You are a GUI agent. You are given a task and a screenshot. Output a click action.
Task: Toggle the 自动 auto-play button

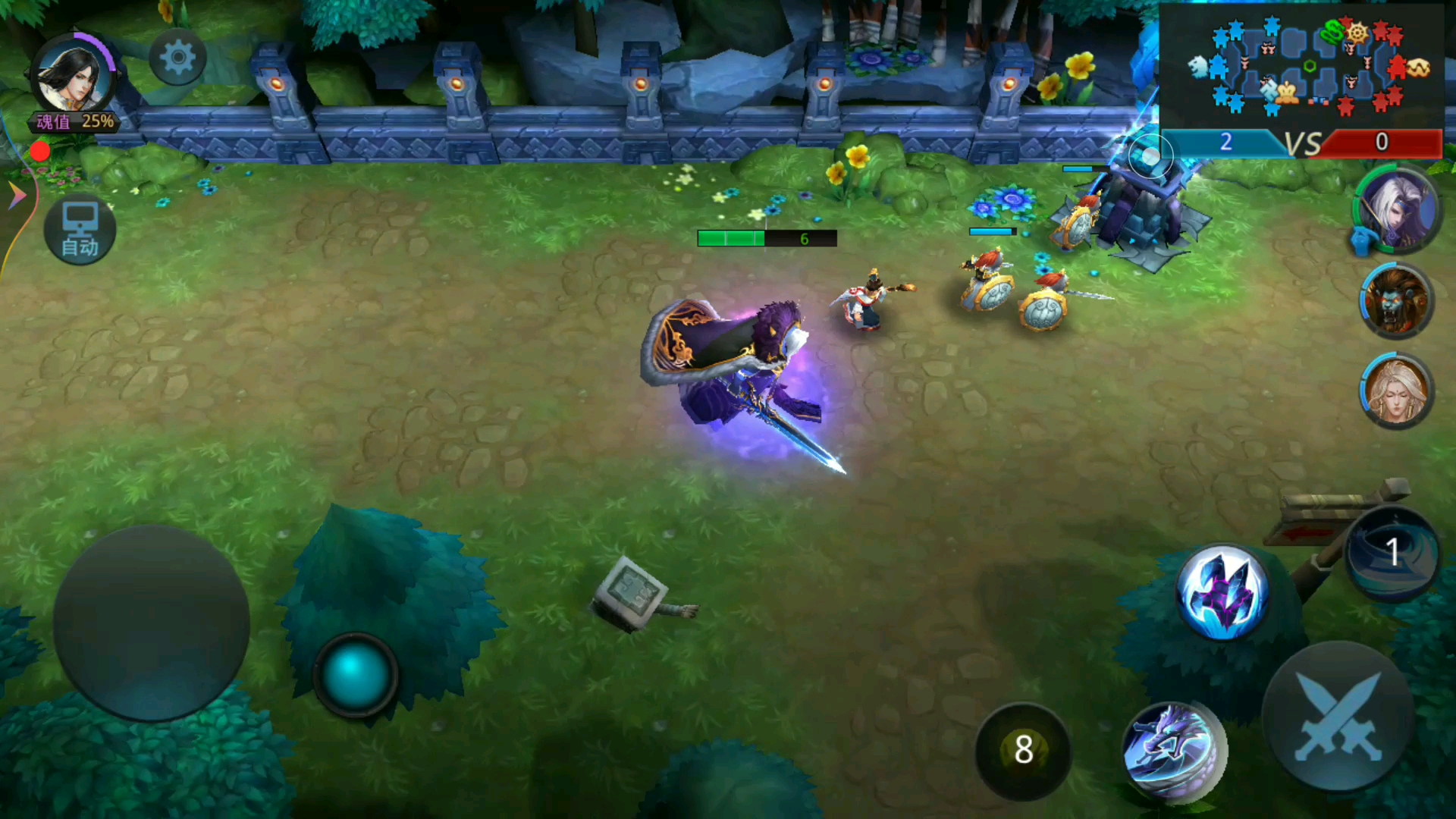(80, 230)
